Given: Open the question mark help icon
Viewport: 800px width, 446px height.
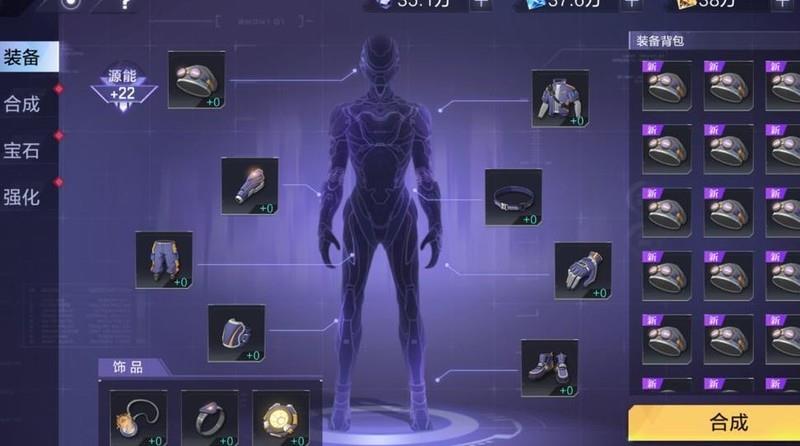Looking at the screenshot, I should [125, 4].
